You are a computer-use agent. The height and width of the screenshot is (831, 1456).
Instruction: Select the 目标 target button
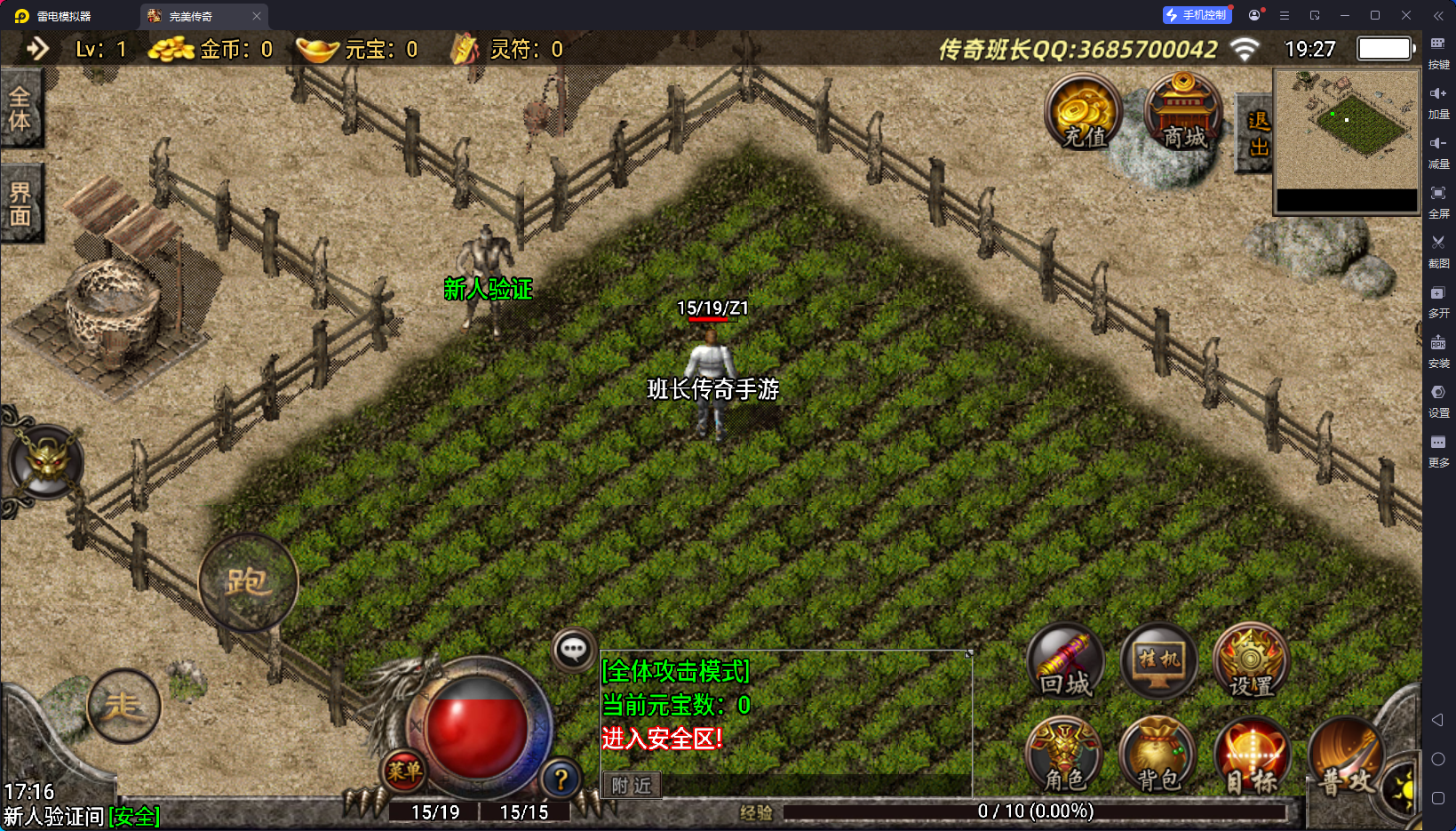click(1251, 756)
